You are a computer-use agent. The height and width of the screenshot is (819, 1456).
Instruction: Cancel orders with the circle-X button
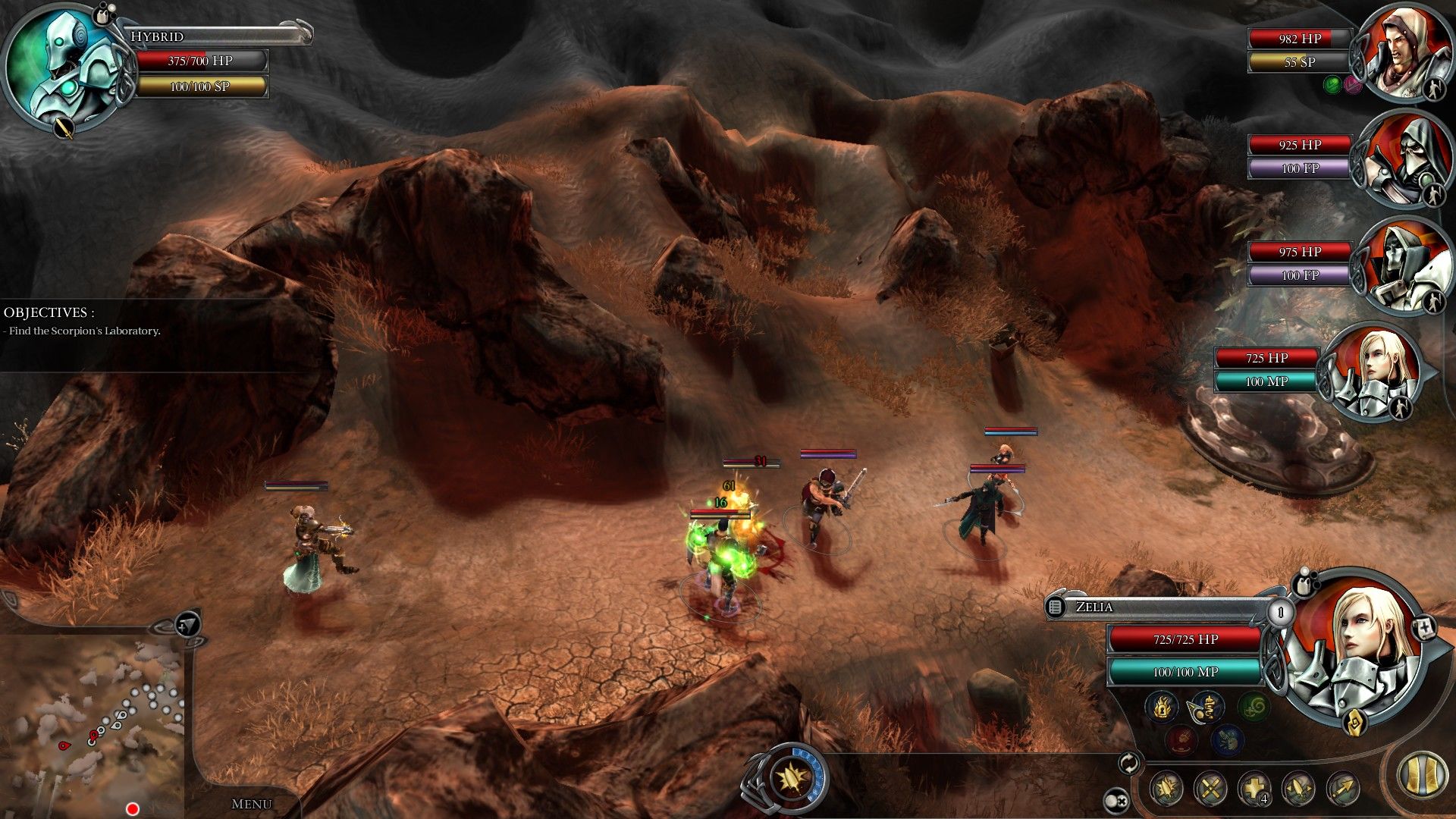(x=1116, y=800)
